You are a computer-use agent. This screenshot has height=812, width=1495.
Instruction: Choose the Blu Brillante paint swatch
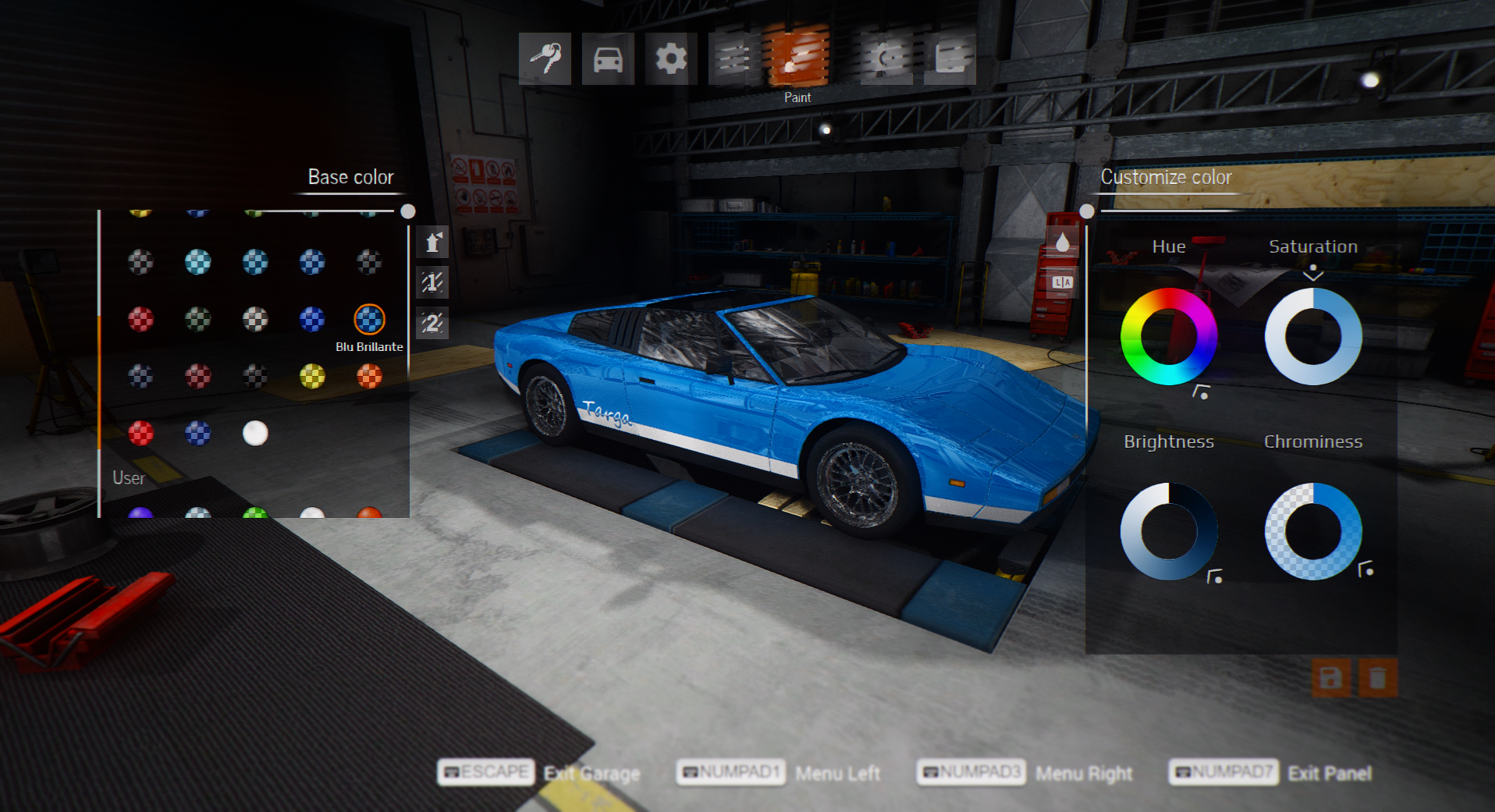coord(369,319)
